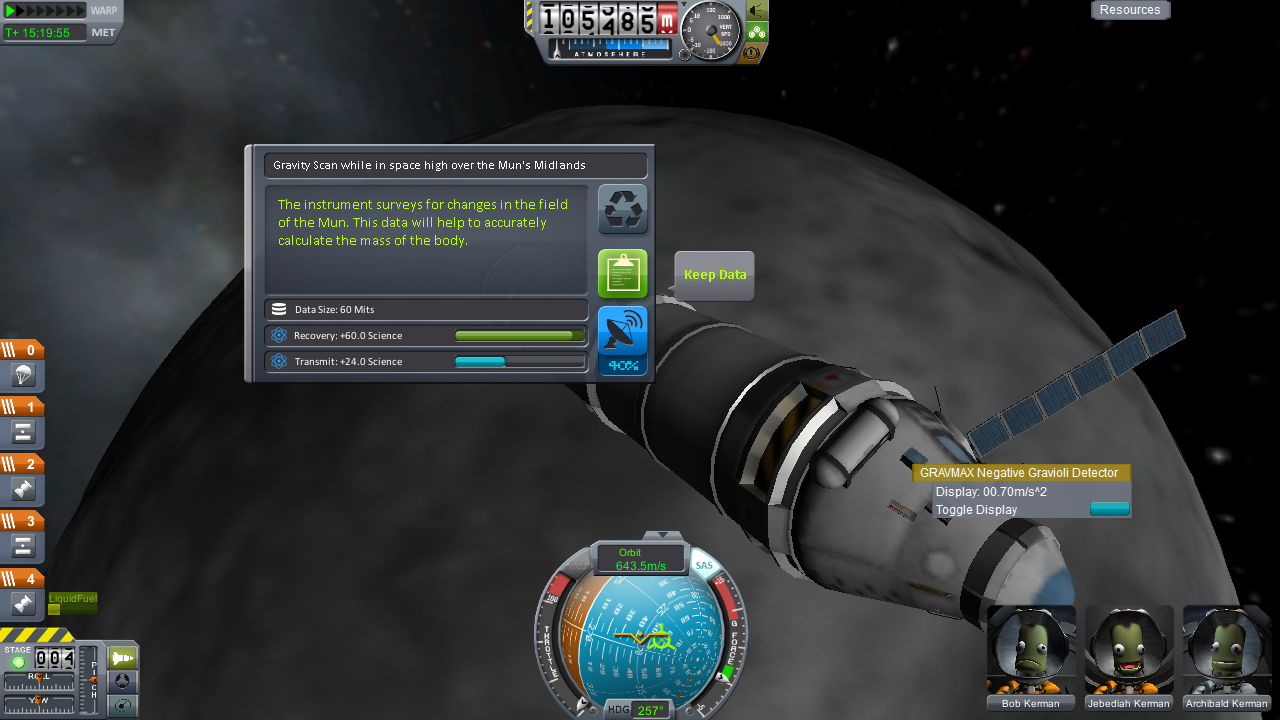Toggle the SAS indicator on the navball
The width and height of the screenshot is (1280, 720).
704,565
